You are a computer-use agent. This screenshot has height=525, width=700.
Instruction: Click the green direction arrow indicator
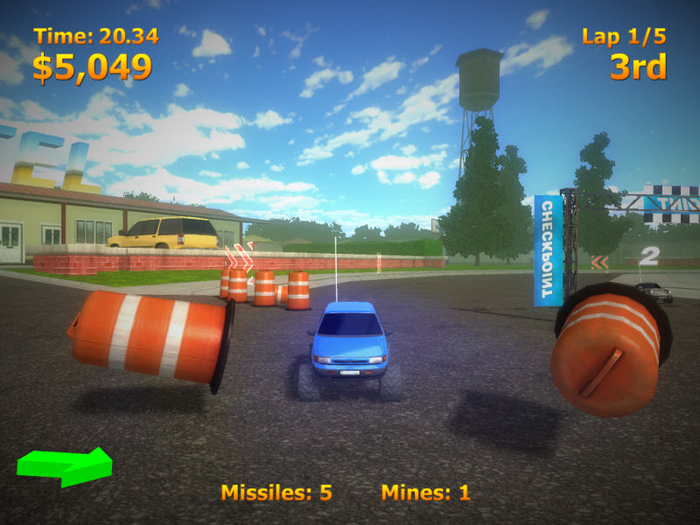point(65,466)
